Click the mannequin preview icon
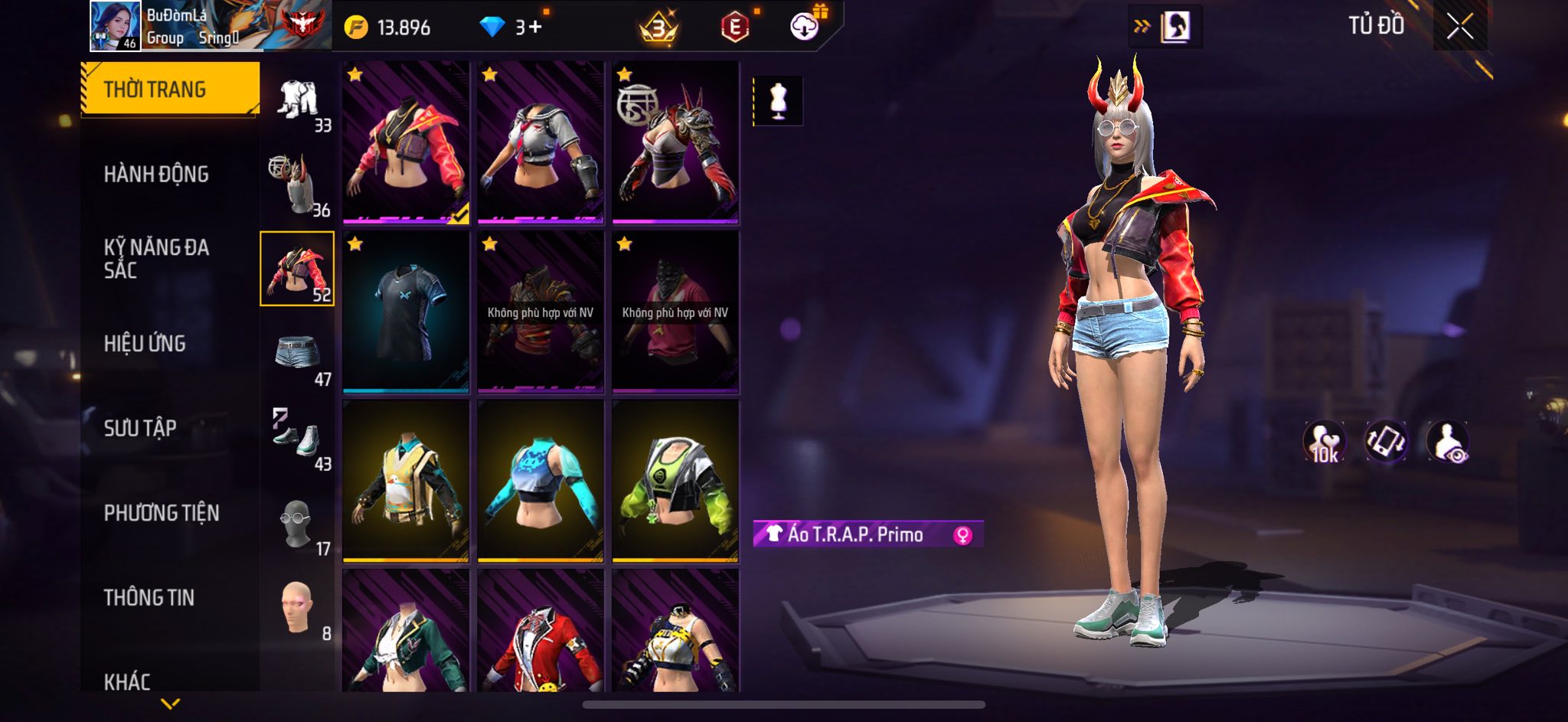 tap(778, 100)
